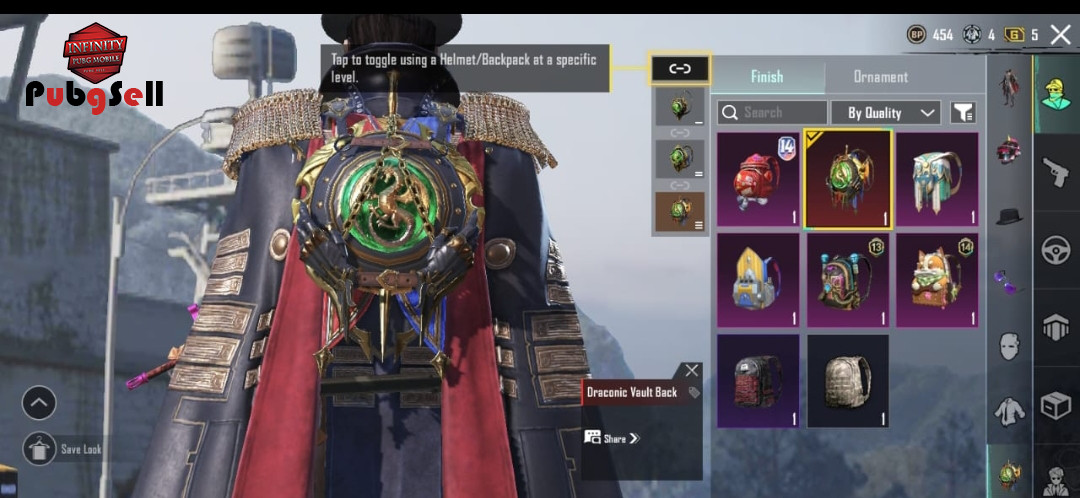
Task: Select the white and teal backpack finish
Action: [937, 180]
